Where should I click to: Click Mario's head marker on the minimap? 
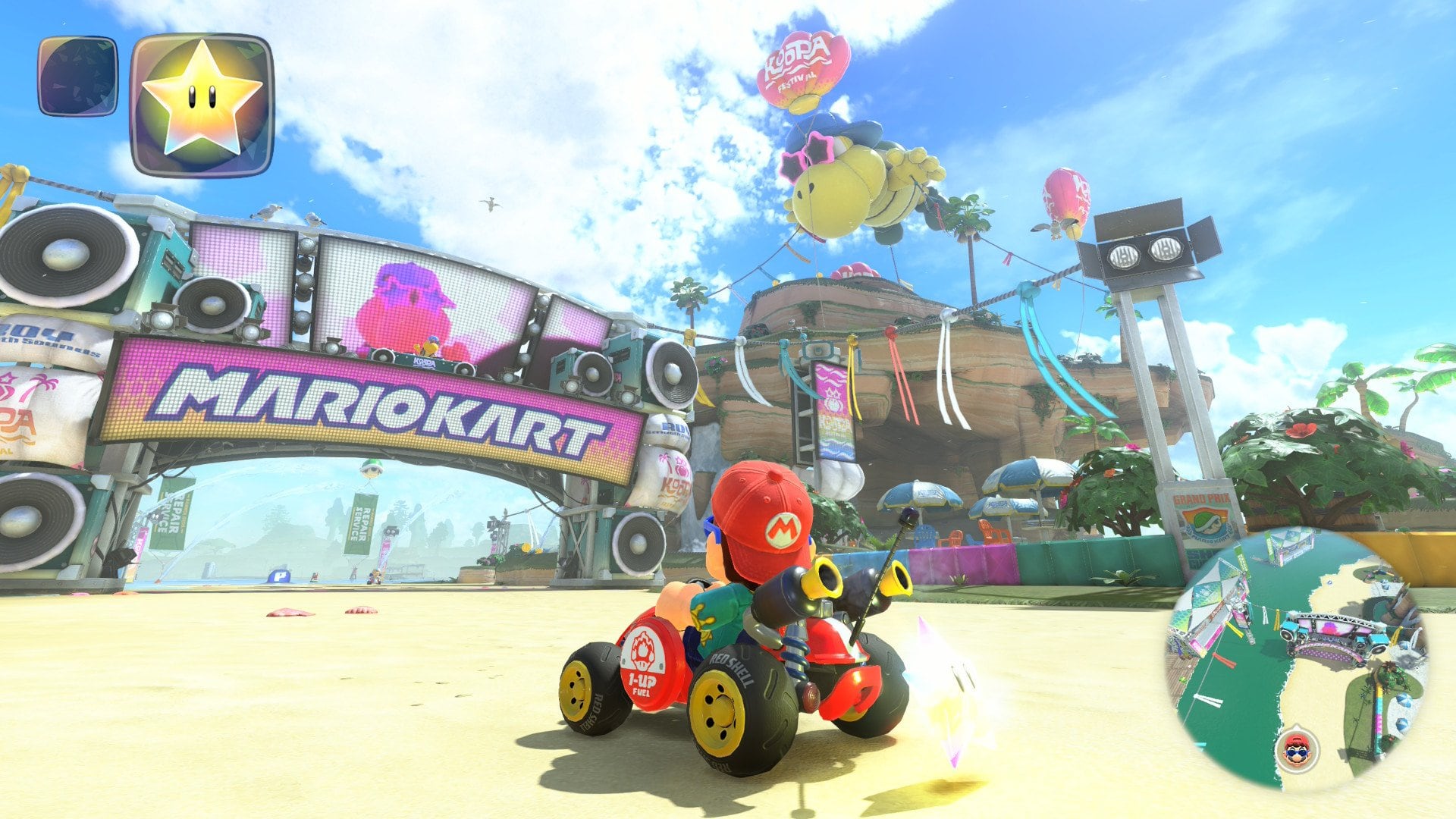point(1298,750)
